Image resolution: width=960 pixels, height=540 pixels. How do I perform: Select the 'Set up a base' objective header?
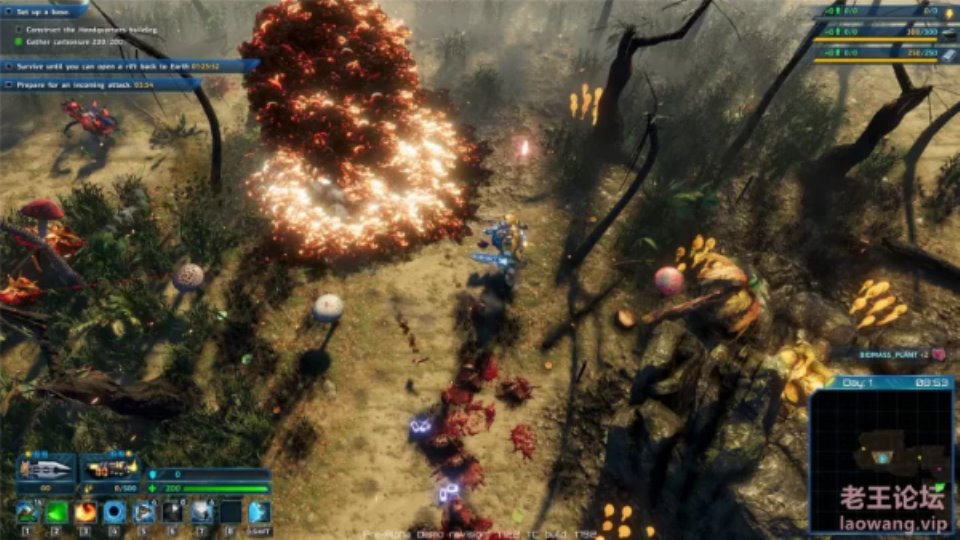[45, 12]
